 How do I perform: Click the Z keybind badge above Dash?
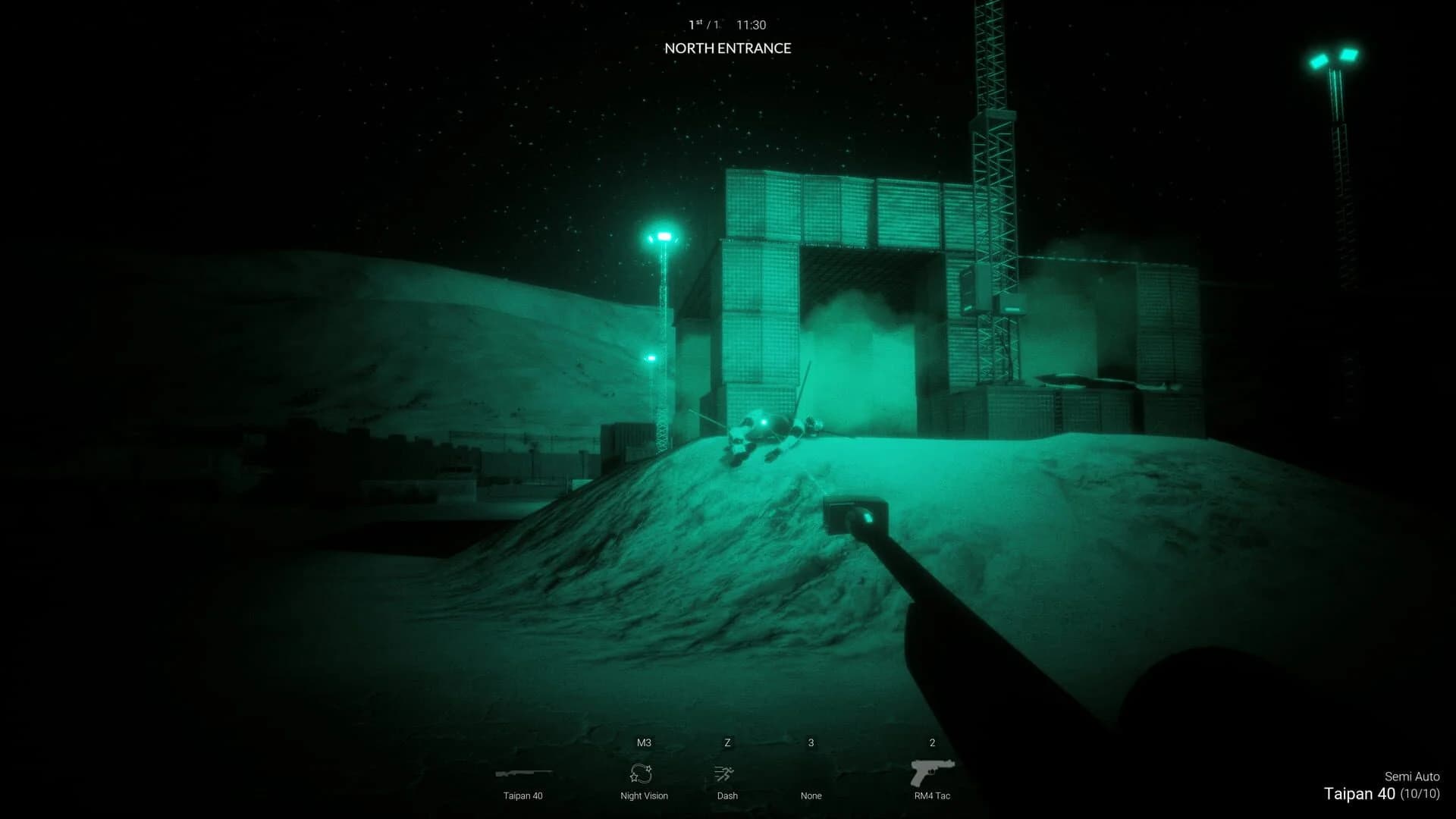click(x=726, y=742)
